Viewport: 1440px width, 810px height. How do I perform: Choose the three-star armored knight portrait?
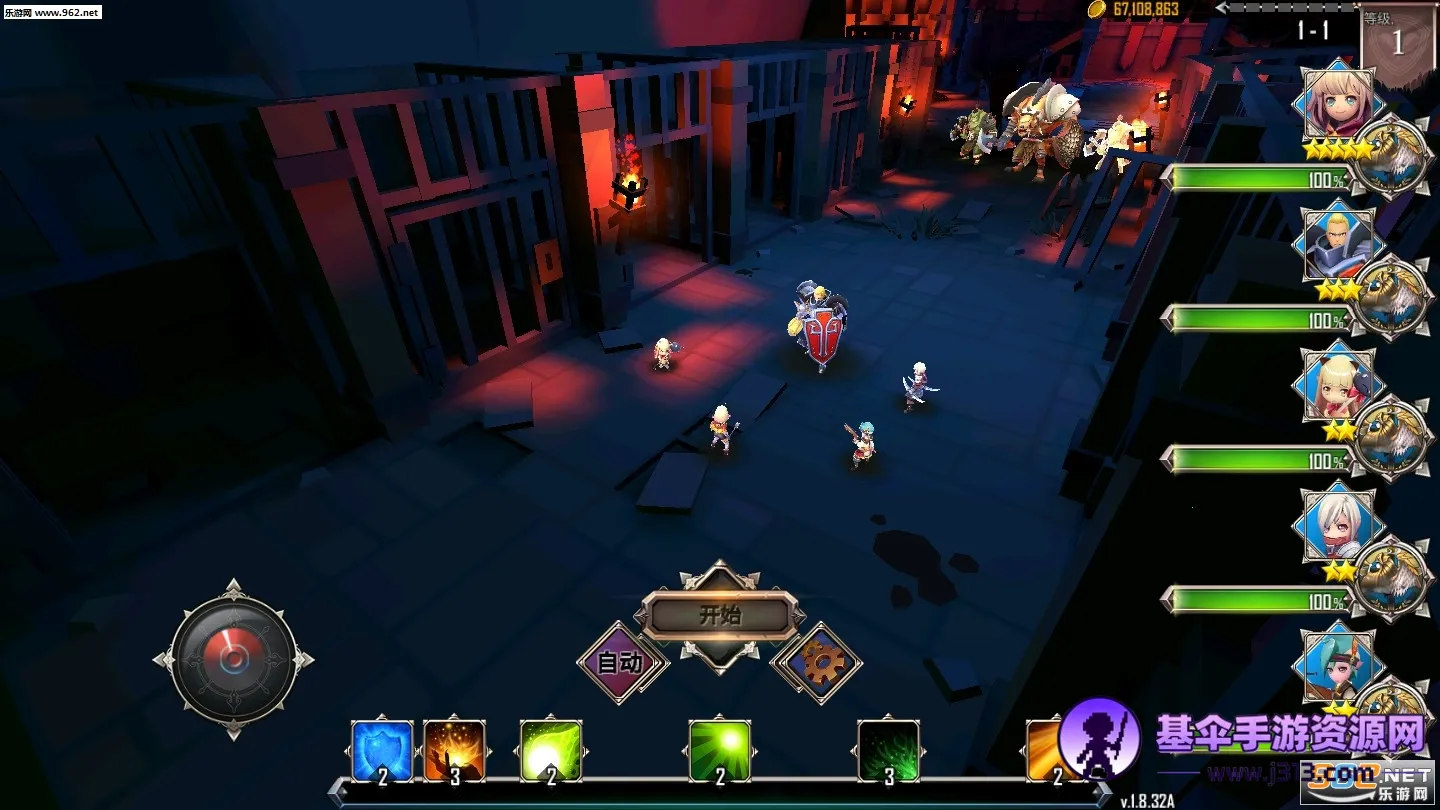1339,245
